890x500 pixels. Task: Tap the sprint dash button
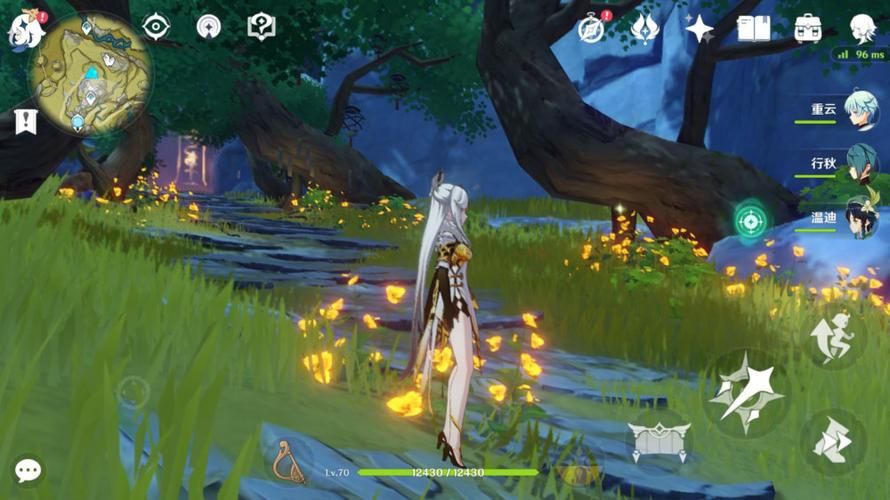[832, 442]
